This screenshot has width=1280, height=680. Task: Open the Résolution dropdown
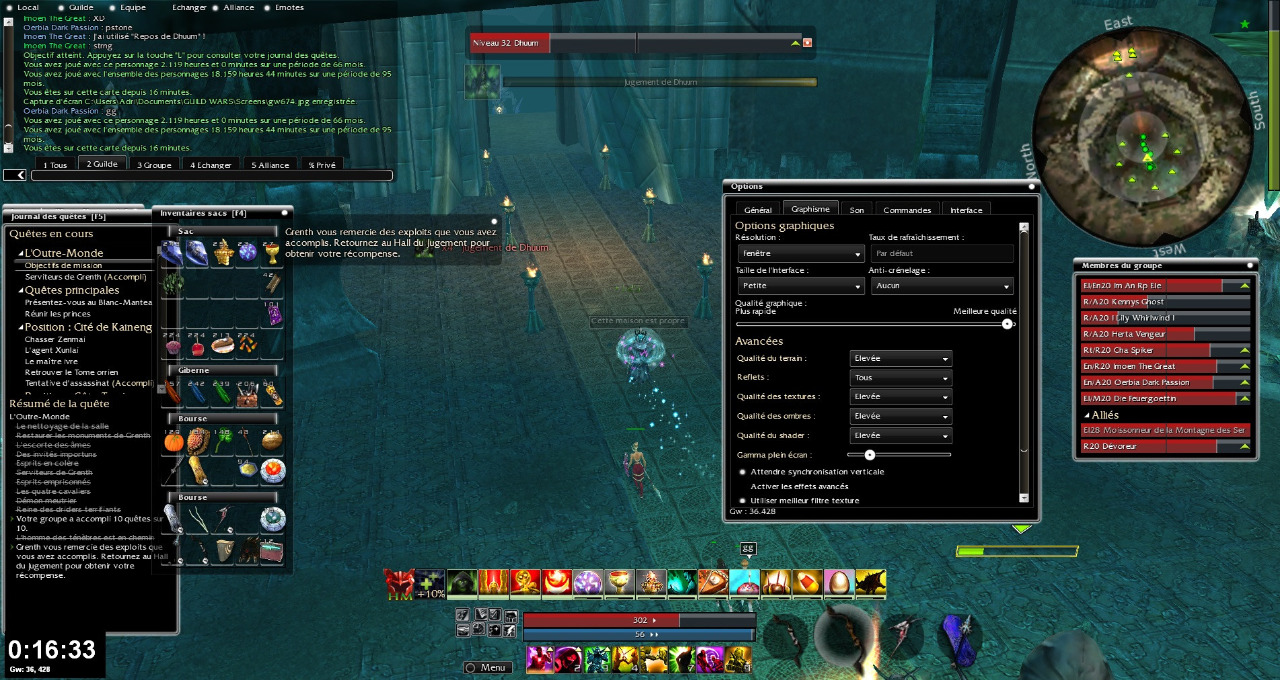coord(800,254)
